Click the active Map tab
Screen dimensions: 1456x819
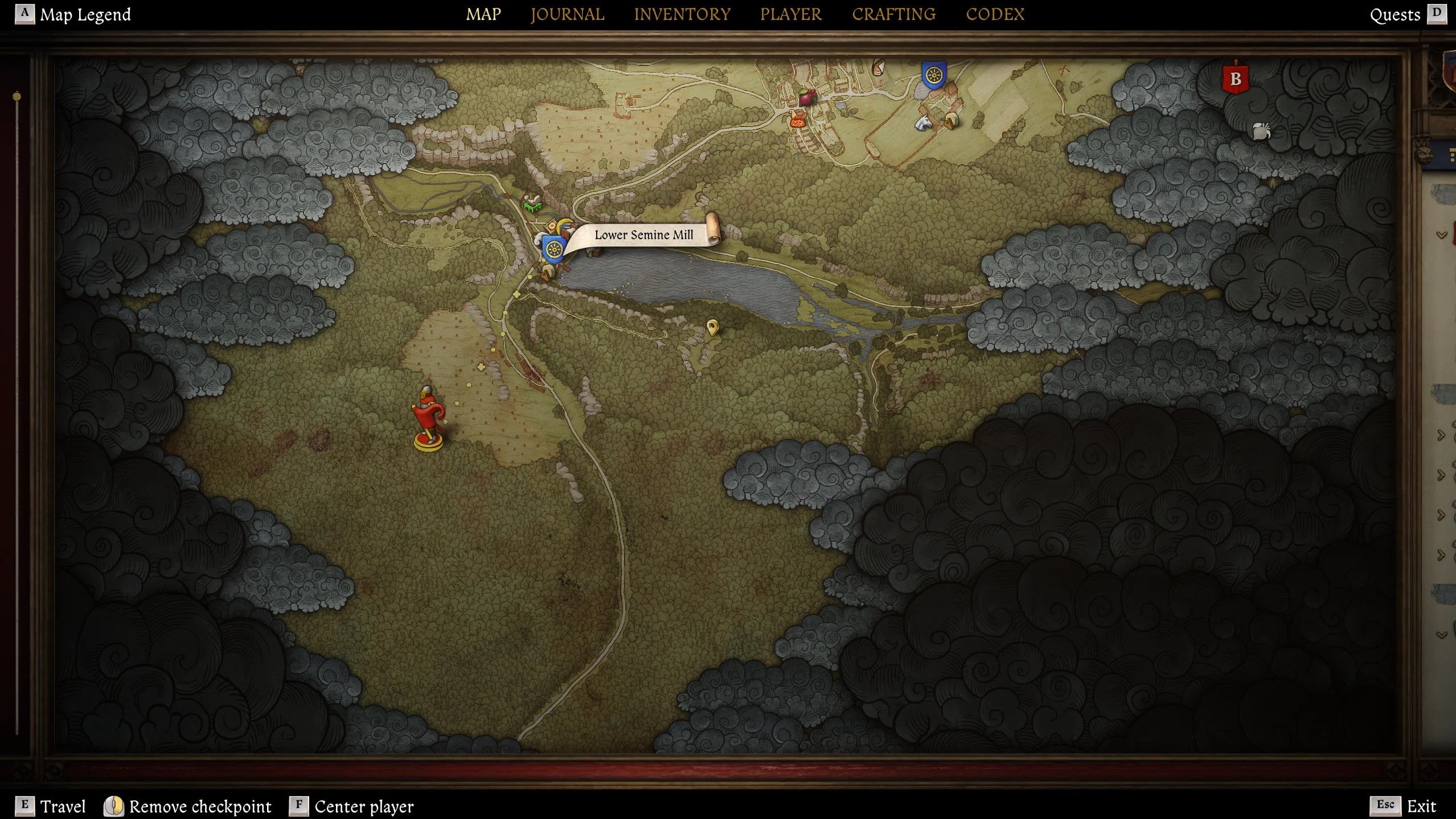(483, 14)
